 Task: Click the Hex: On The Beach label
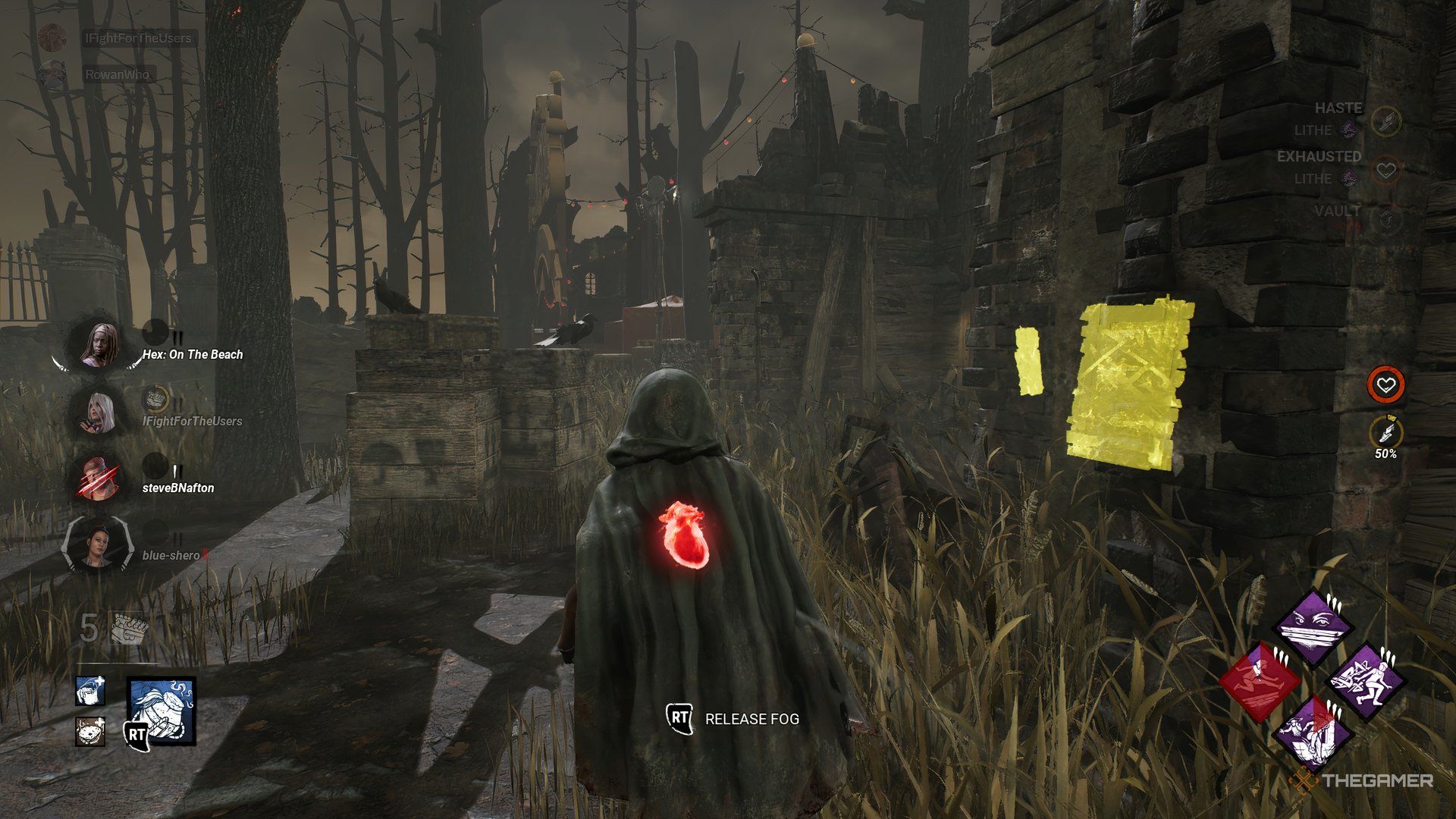pyautogui.click(x=191, y=353)
